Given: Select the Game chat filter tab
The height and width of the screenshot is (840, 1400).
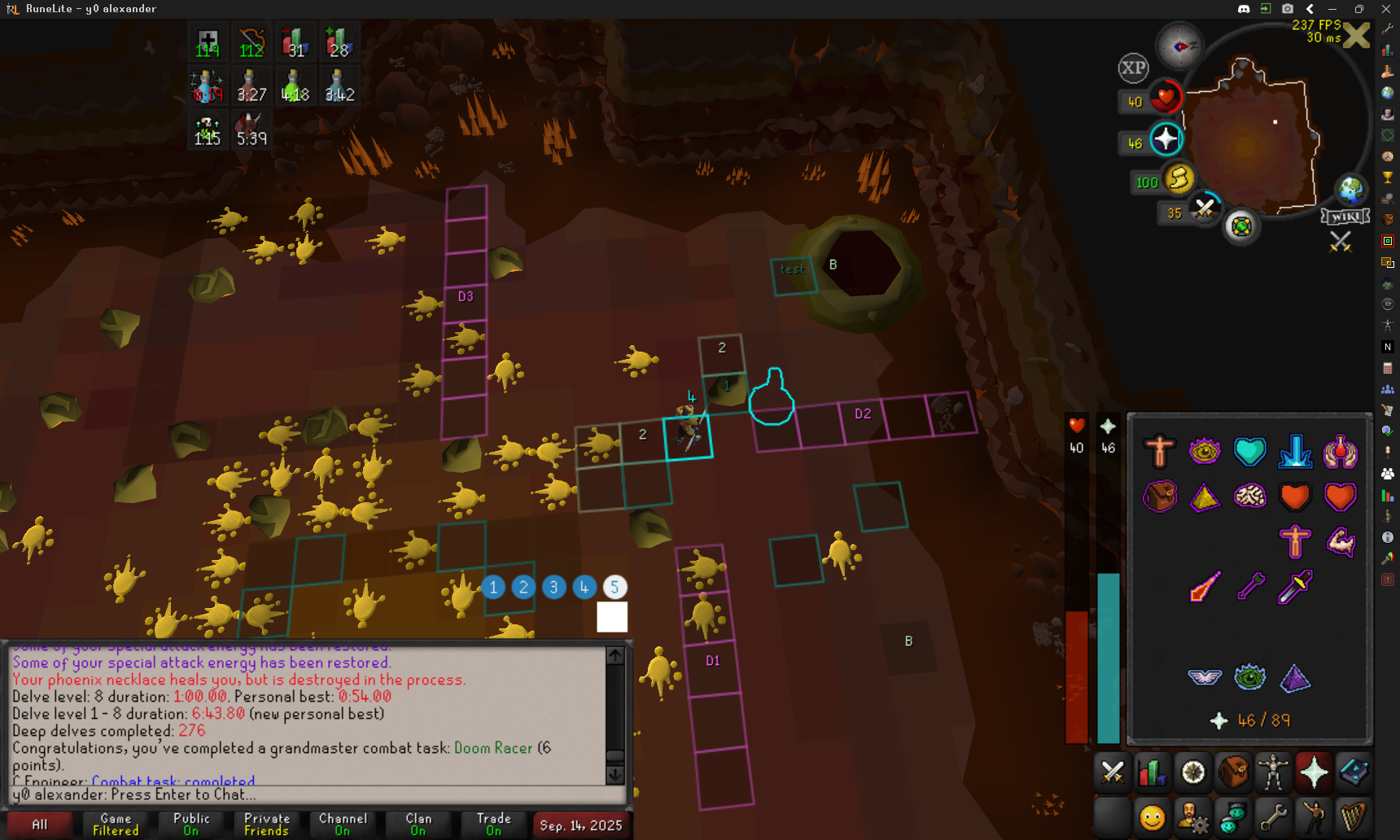Looking at the screenshot, I should (116, 824).
